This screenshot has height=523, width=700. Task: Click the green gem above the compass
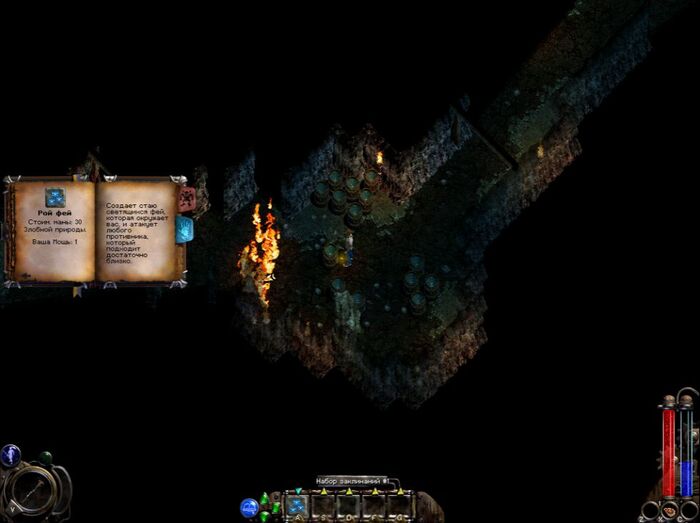(x=44, y=458)
